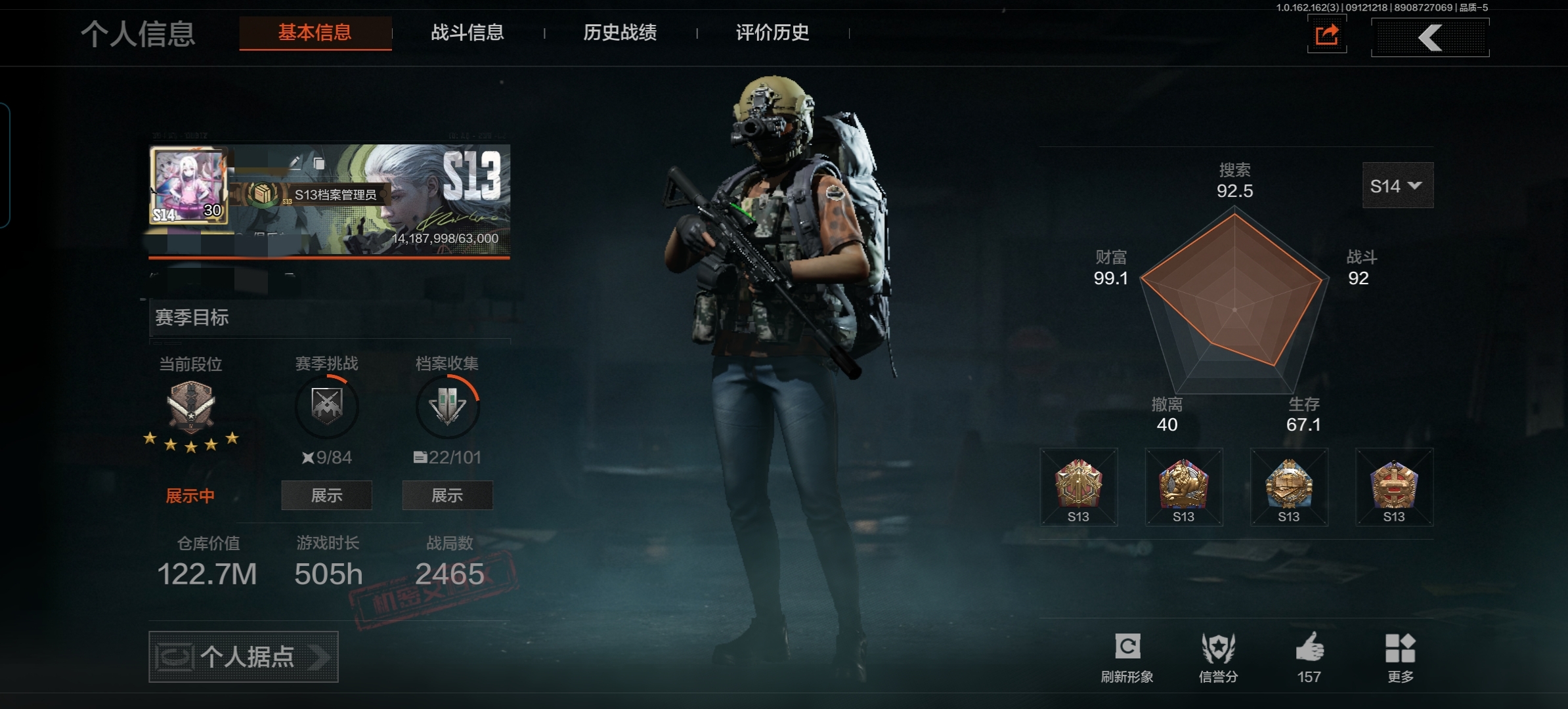Refresh appearance with 刷新形象
This screenshot has width=1568, height=709.
1127,656
